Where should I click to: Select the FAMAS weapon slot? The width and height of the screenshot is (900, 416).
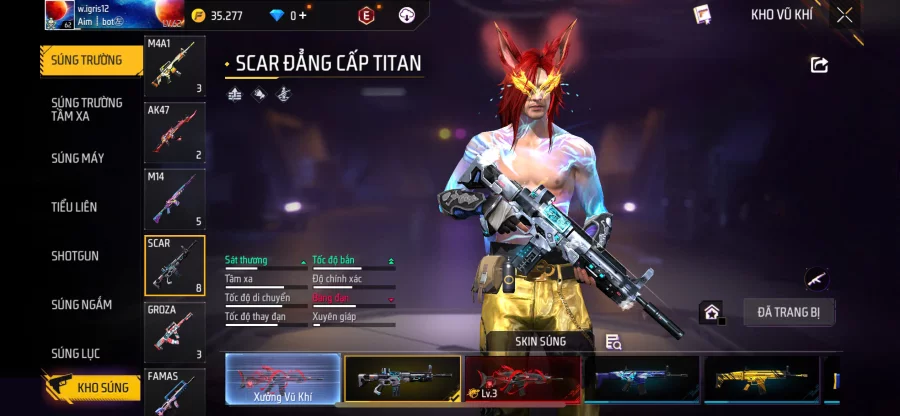click(x=175, y=391)
